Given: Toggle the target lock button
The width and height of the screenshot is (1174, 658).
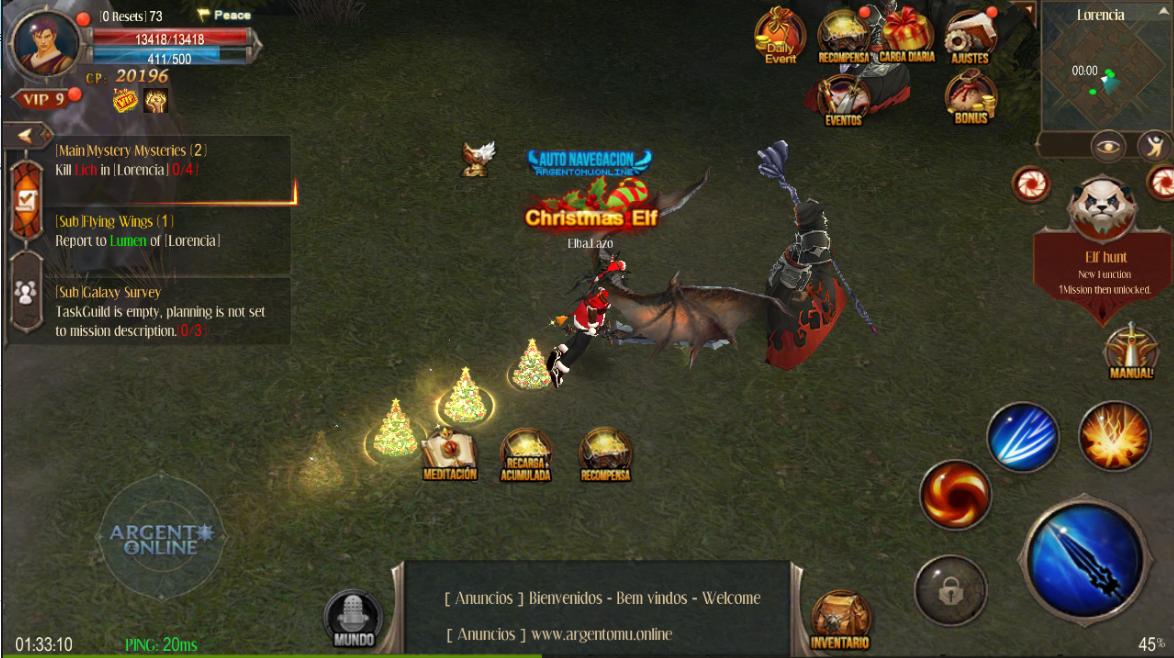Looking at the screenshot, I should point(950,591).
